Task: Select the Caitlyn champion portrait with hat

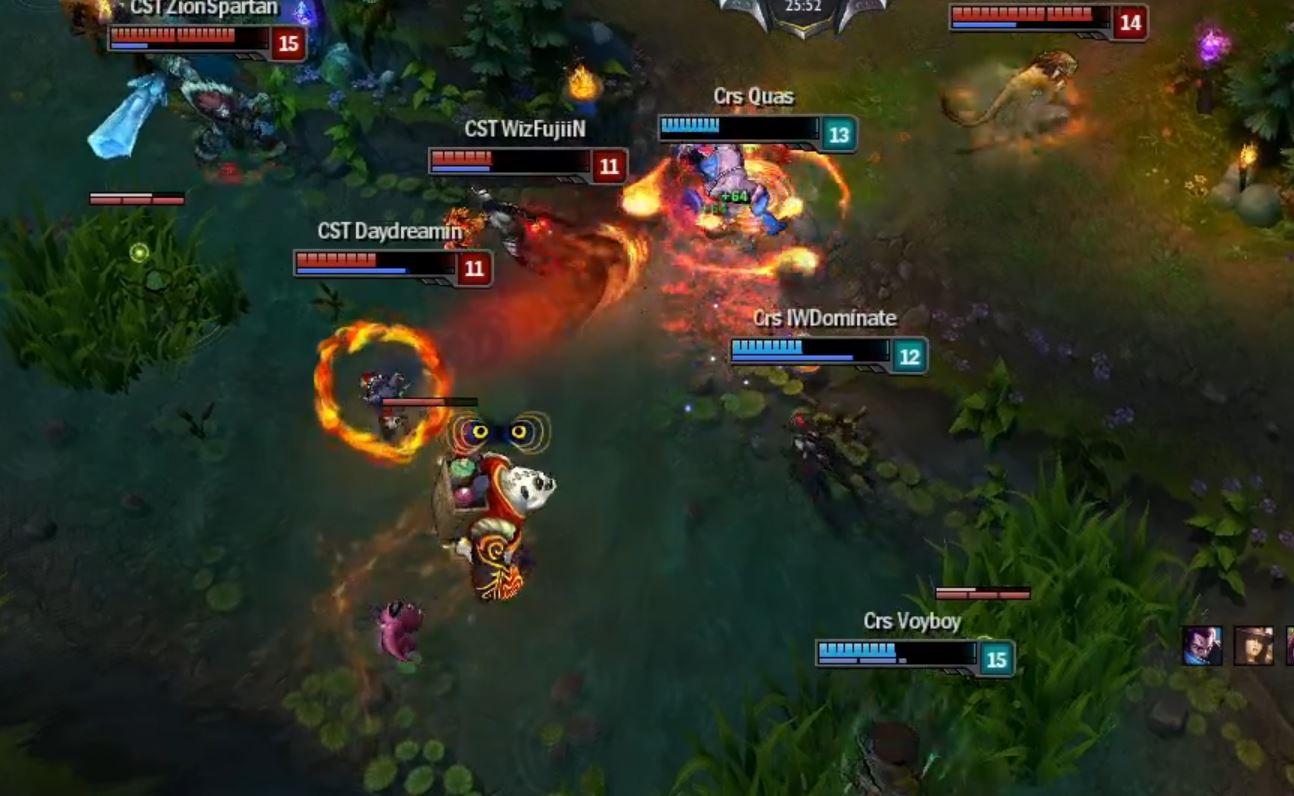Action: click(x=1253, y=646)
